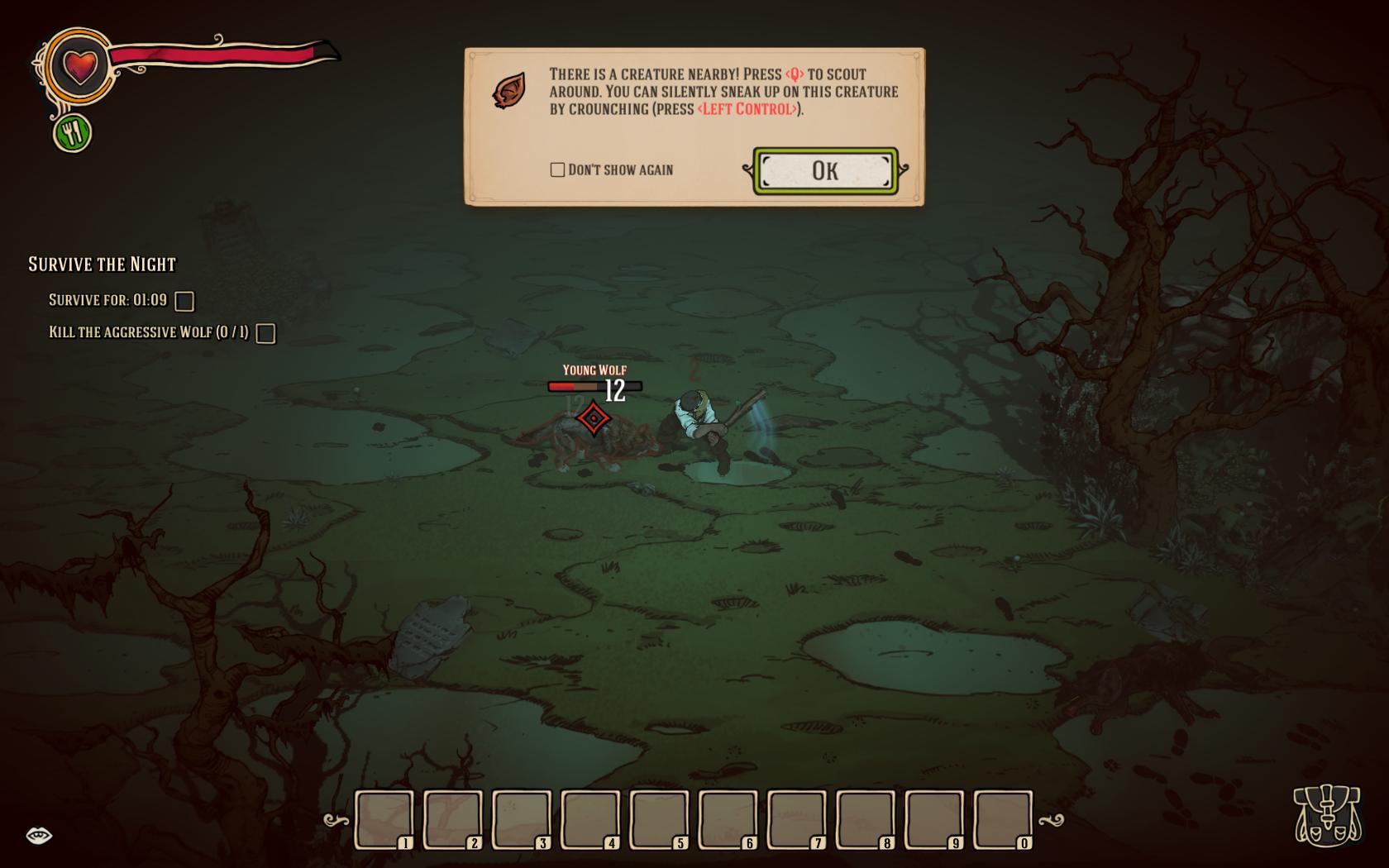Open the backpack inventory
This screenshot has height=868, width=1389.
click(1327, 815)
